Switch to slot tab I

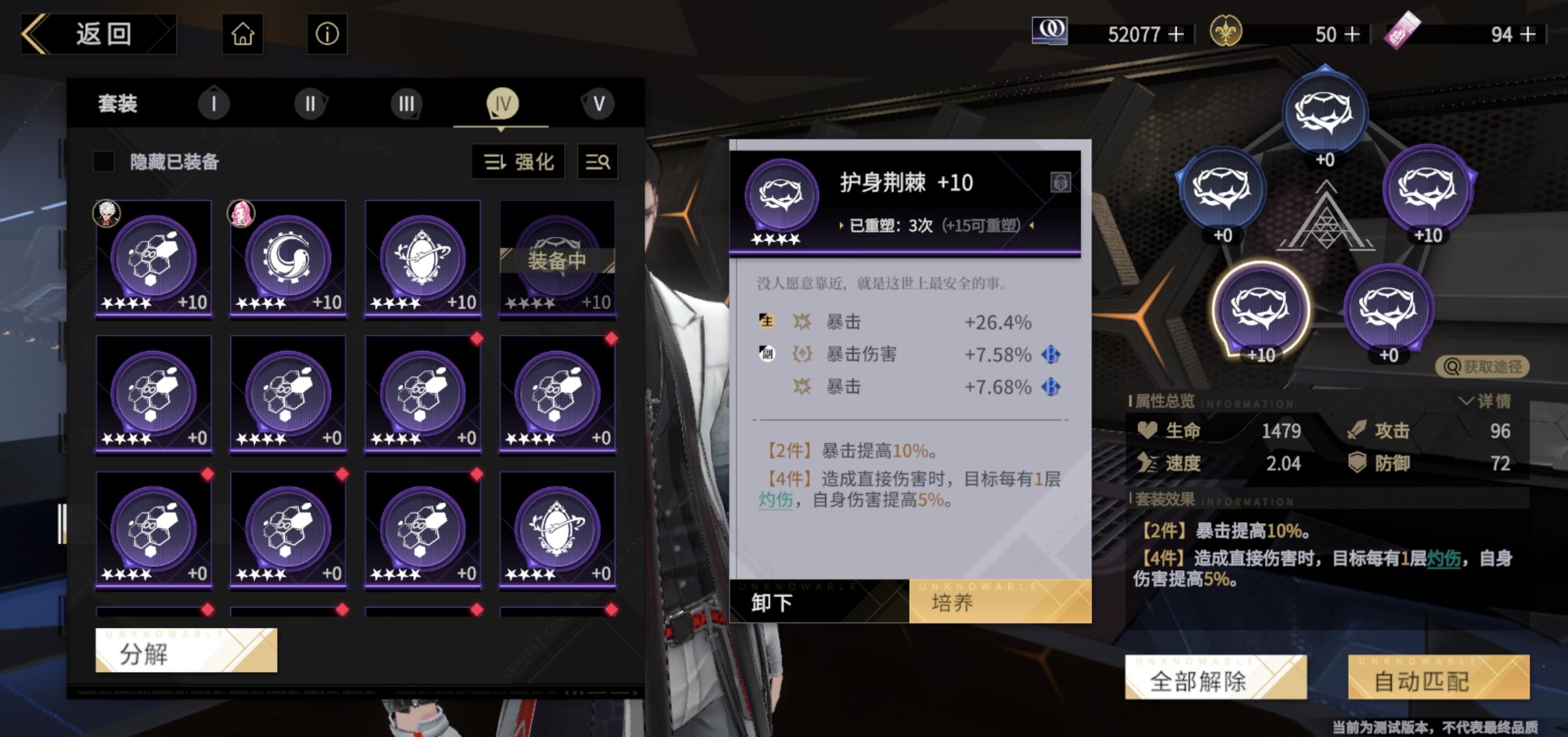click(x=214, y=104)
